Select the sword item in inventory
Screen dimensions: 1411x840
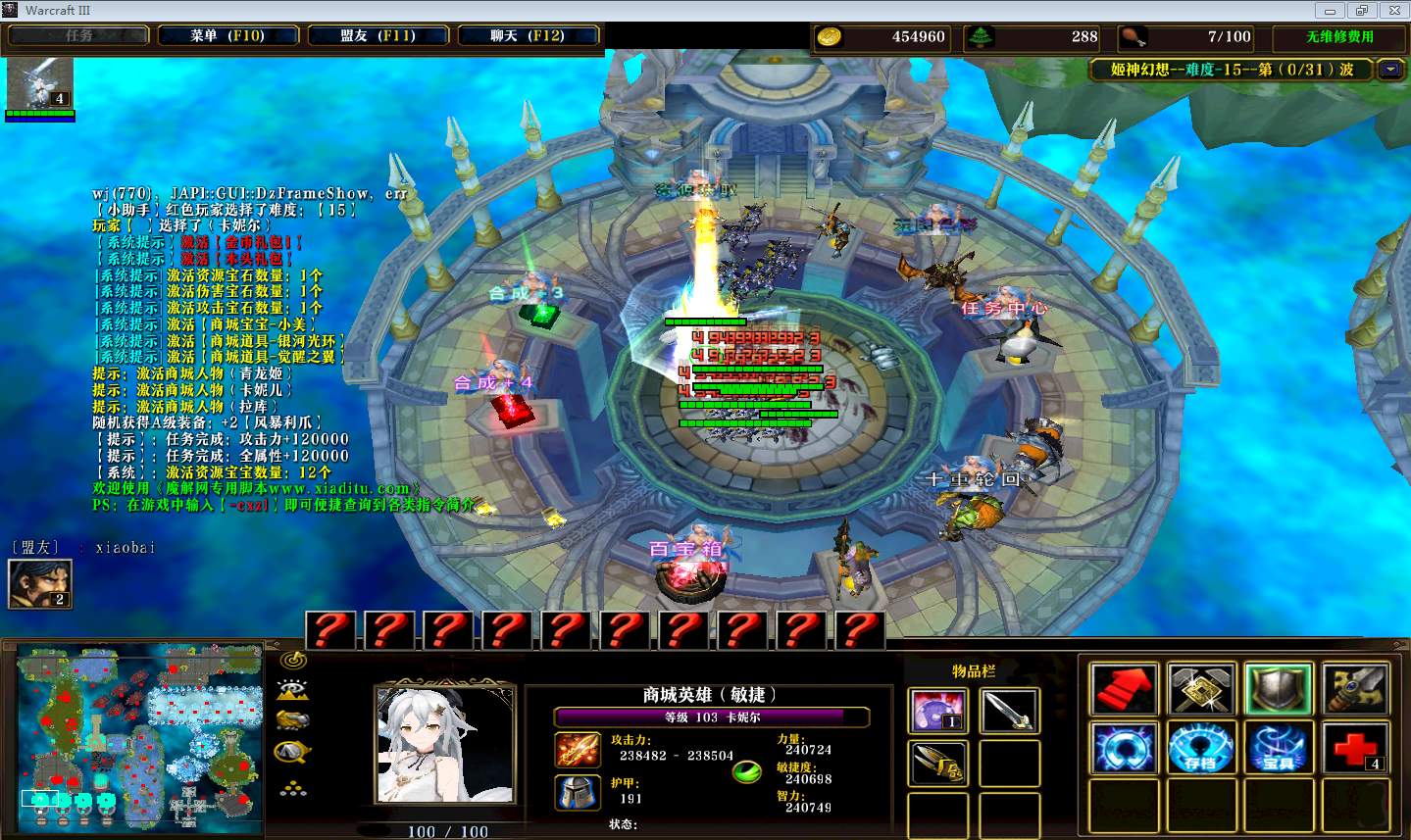click(1009, 710)
